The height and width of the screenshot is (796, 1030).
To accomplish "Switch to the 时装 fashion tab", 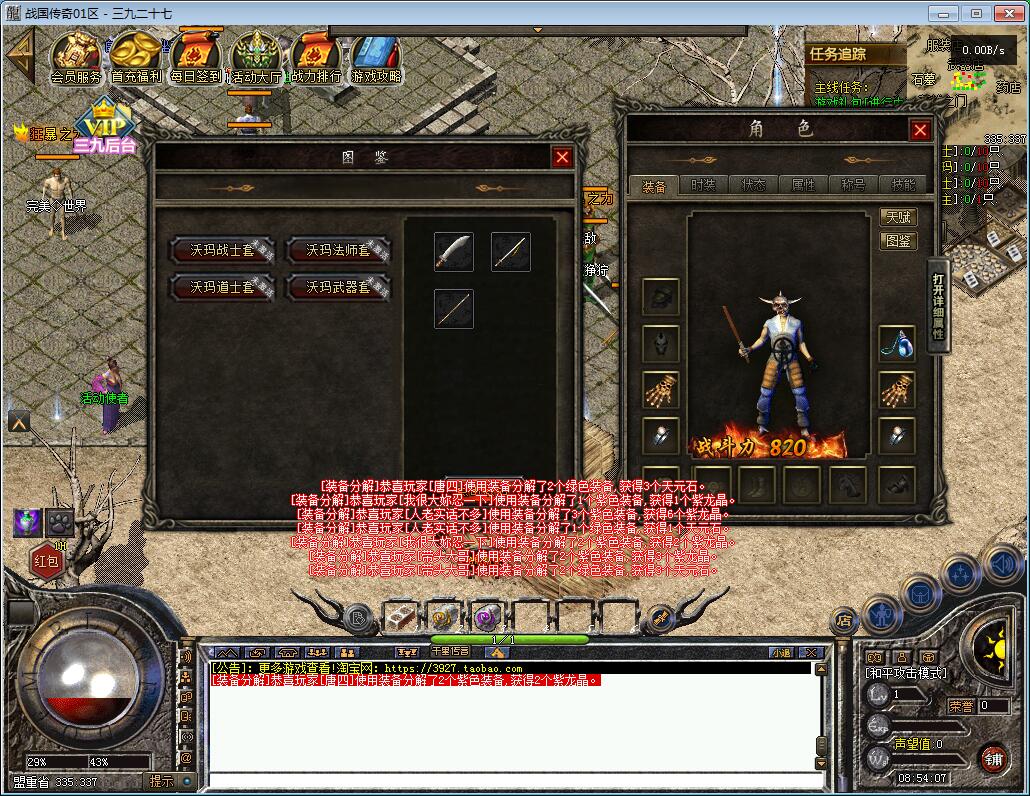I will coord(704,185).
